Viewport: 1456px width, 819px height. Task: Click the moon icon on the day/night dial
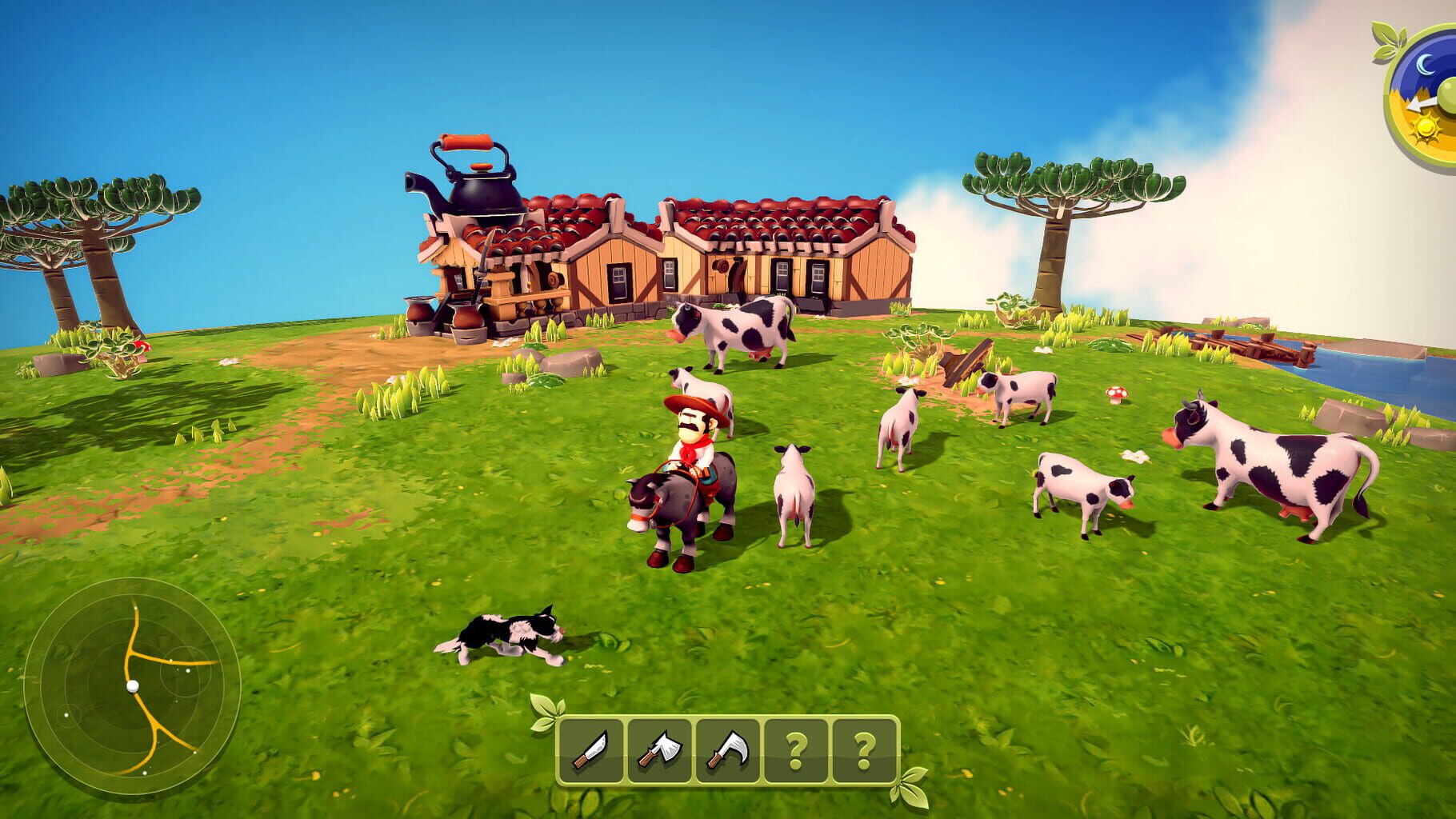(x=1425, y=64)
